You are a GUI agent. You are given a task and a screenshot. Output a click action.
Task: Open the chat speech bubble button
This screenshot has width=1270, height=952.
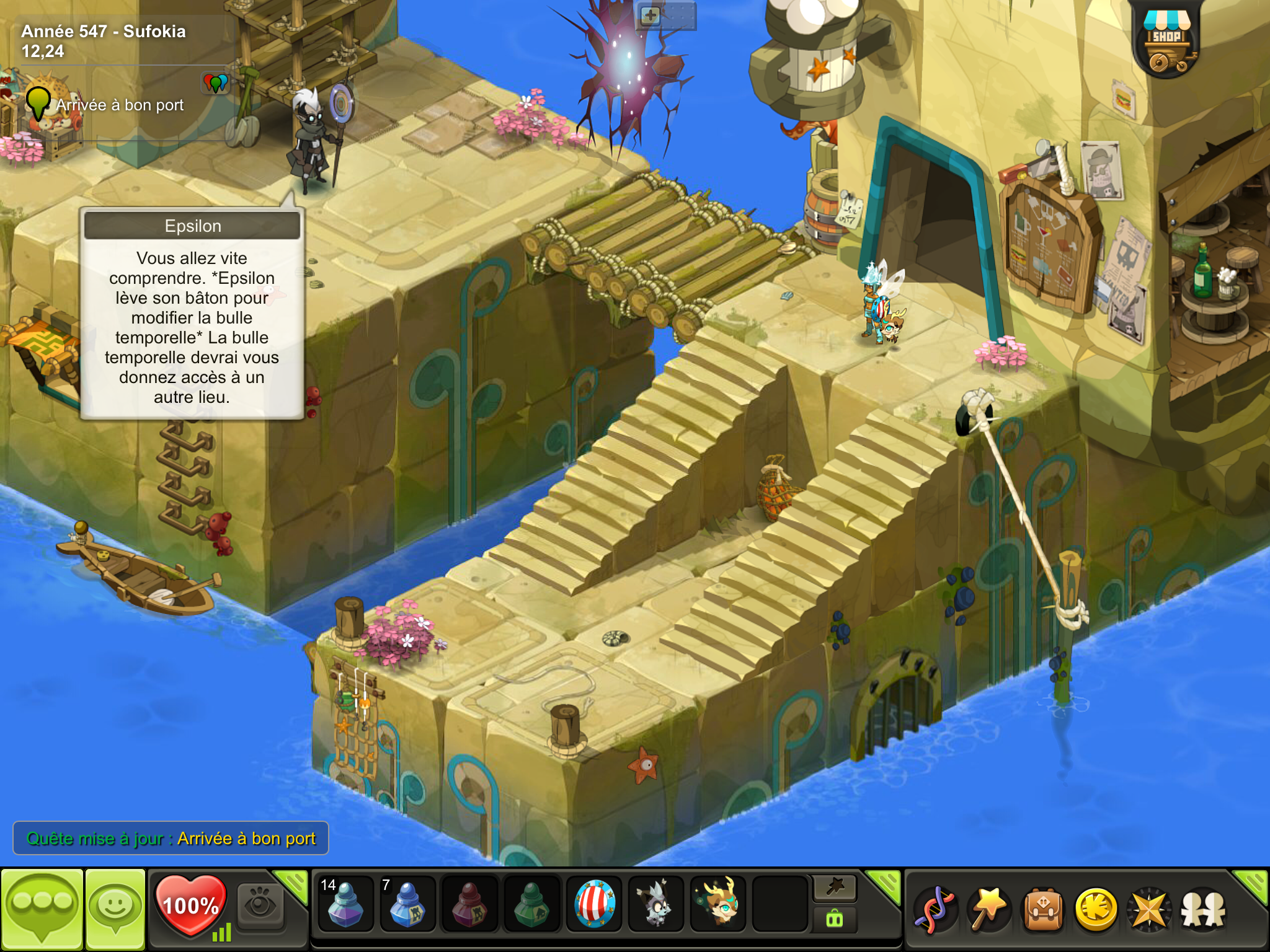(x=42, y=909)
